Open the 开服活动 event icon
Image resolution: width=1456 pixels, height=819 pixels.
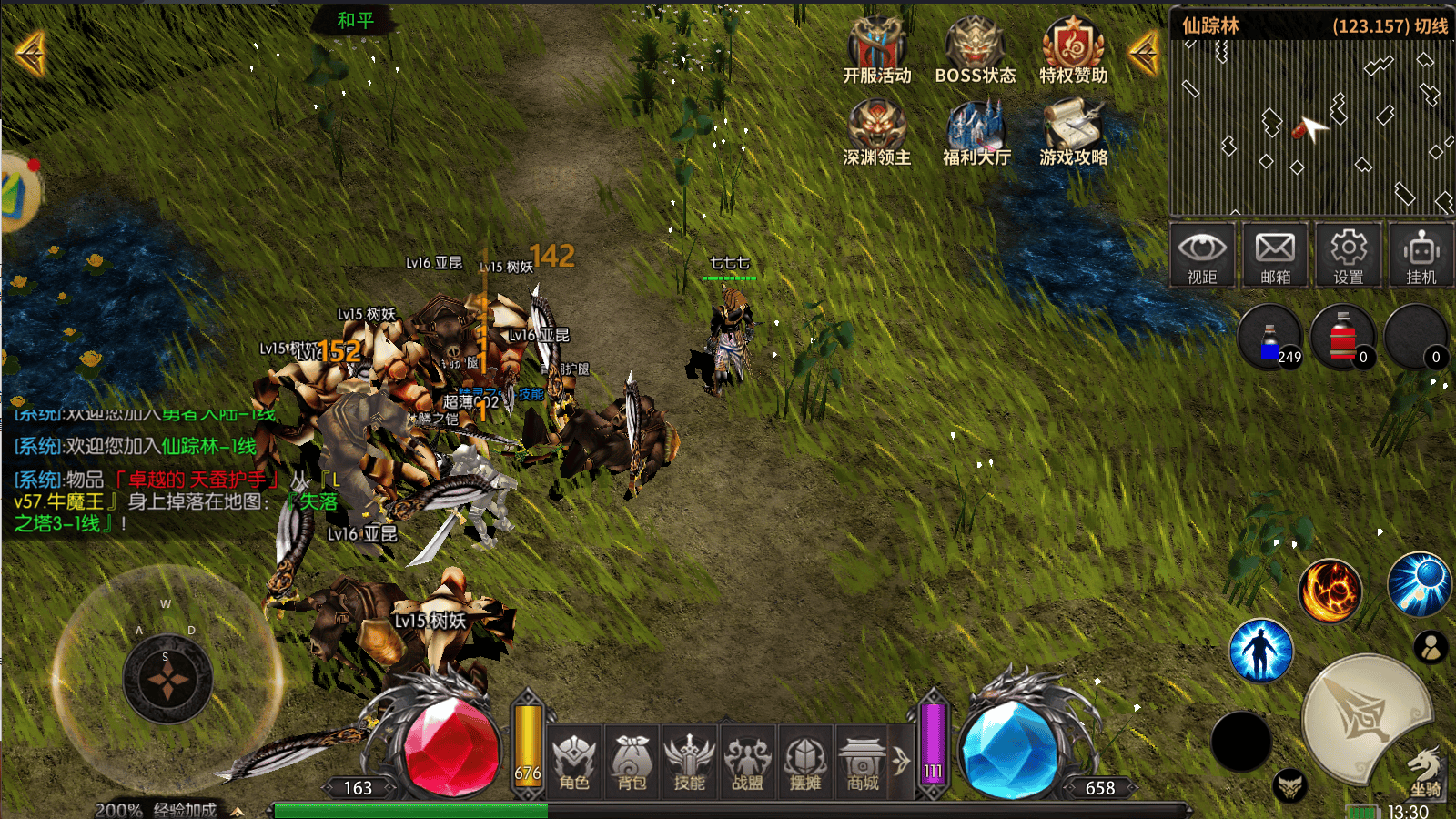pyautogui.click(x=876, y=52)
